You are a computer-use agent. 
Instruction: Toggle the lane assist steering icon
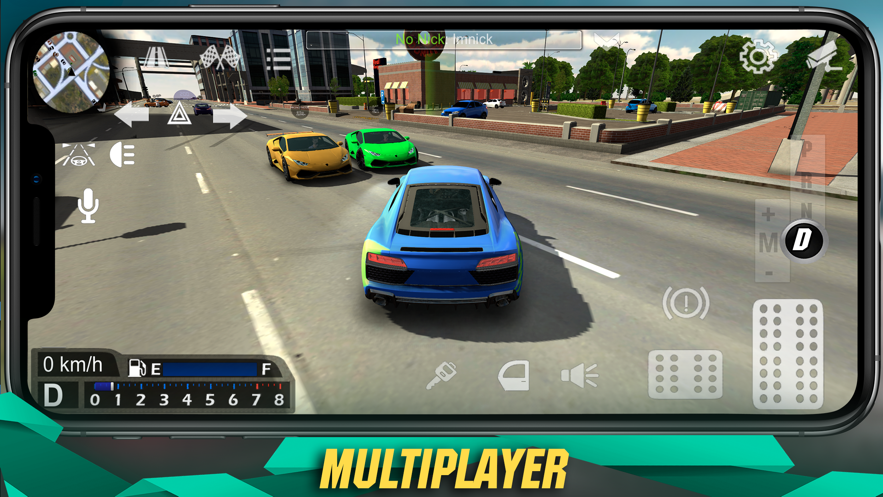(x=76, y=154)
